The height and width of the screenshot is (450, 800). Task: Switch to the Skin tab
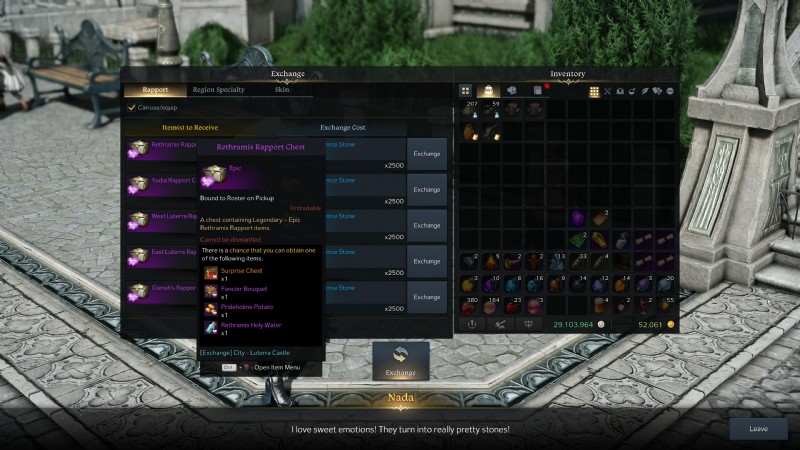tap(282, 89)
